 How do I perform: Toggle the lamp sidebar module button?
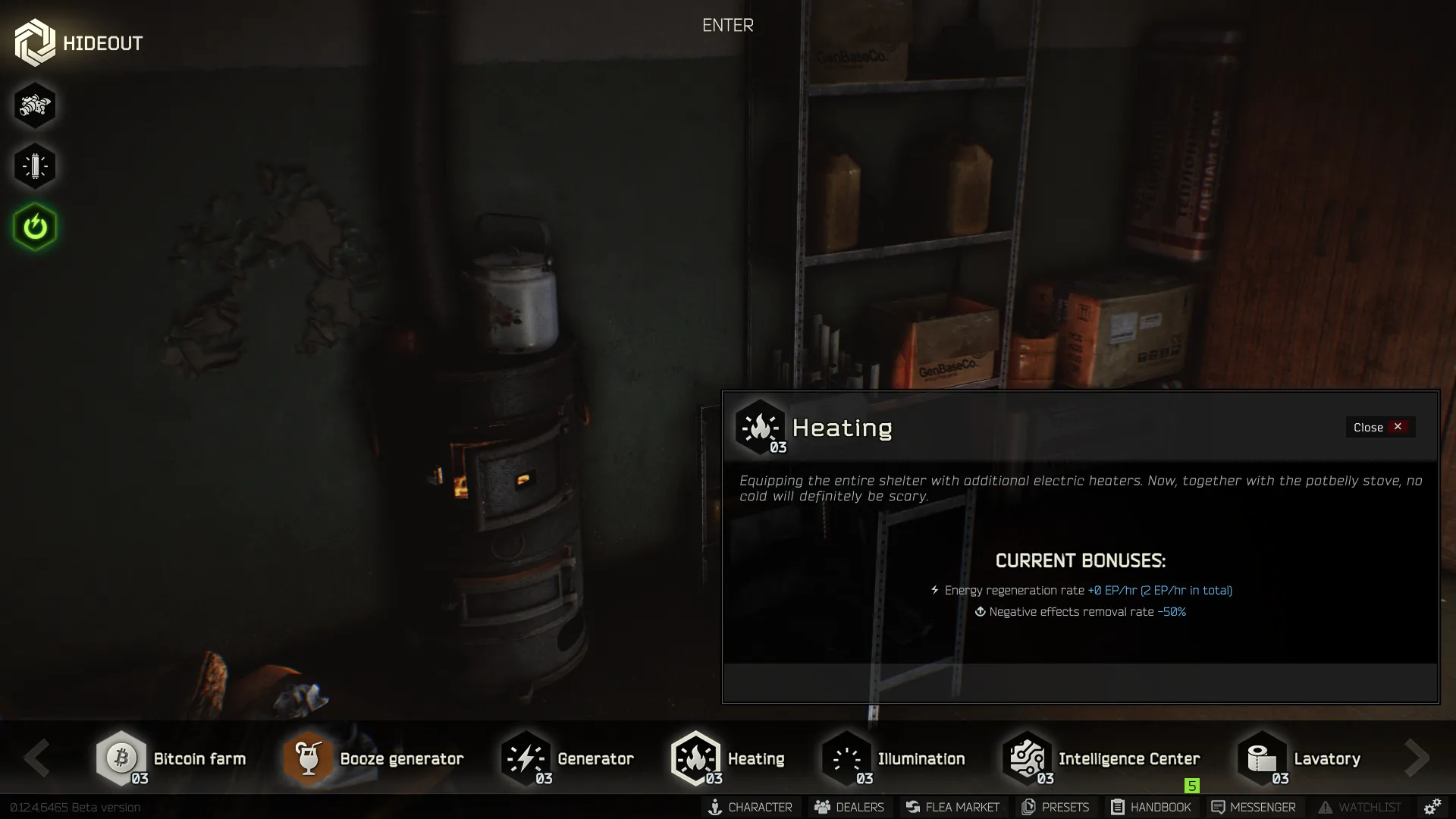click(x=35, y=165)
